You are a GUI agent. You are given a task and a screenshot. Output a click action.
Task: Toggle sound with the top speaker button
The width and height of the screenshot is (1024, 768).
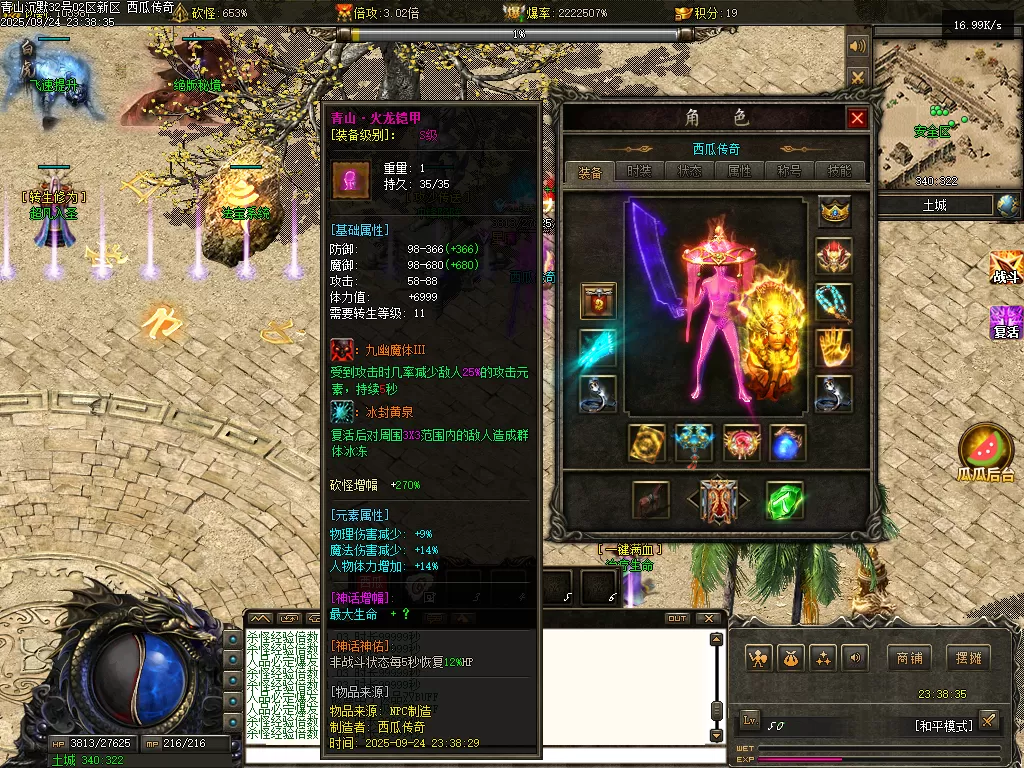pos(857,46)
